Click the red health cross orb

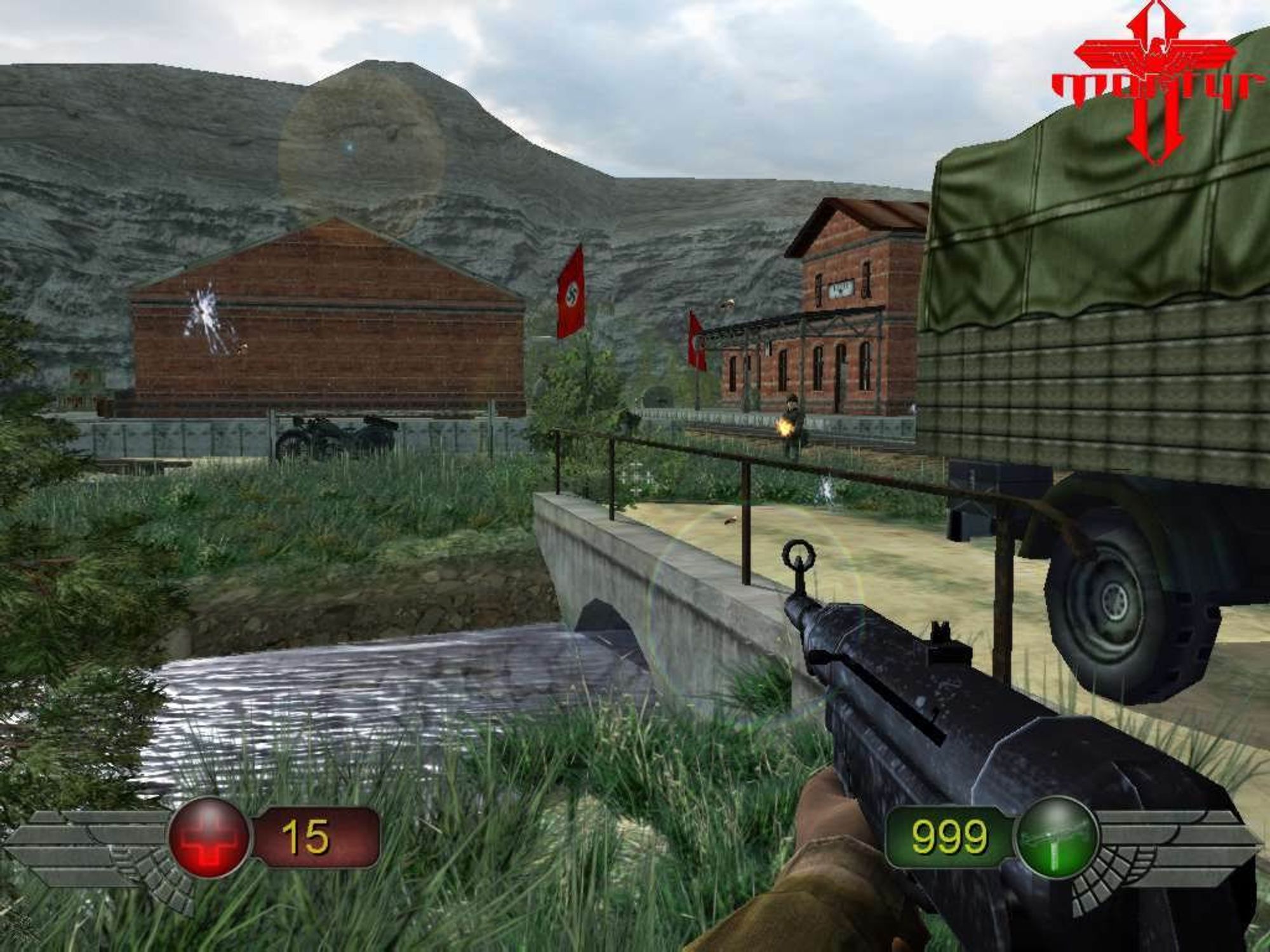pos(209,837)
